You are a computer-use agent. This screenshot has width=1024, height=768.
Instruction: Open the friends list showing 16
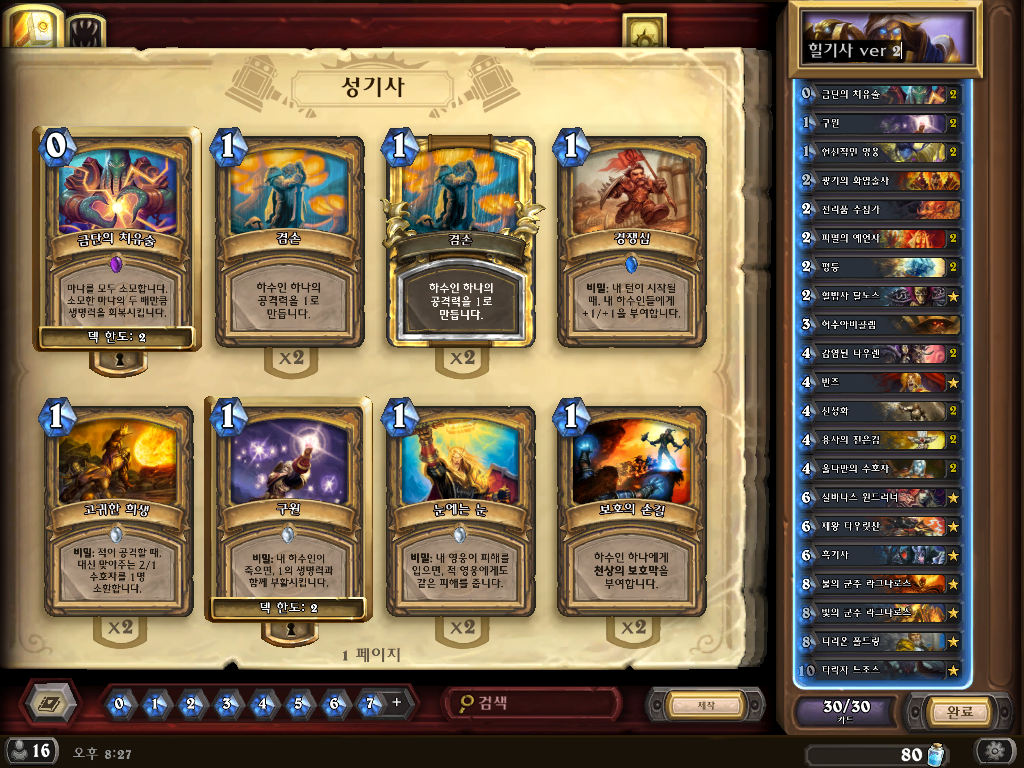pyautogui.click(x=31, y=751)
